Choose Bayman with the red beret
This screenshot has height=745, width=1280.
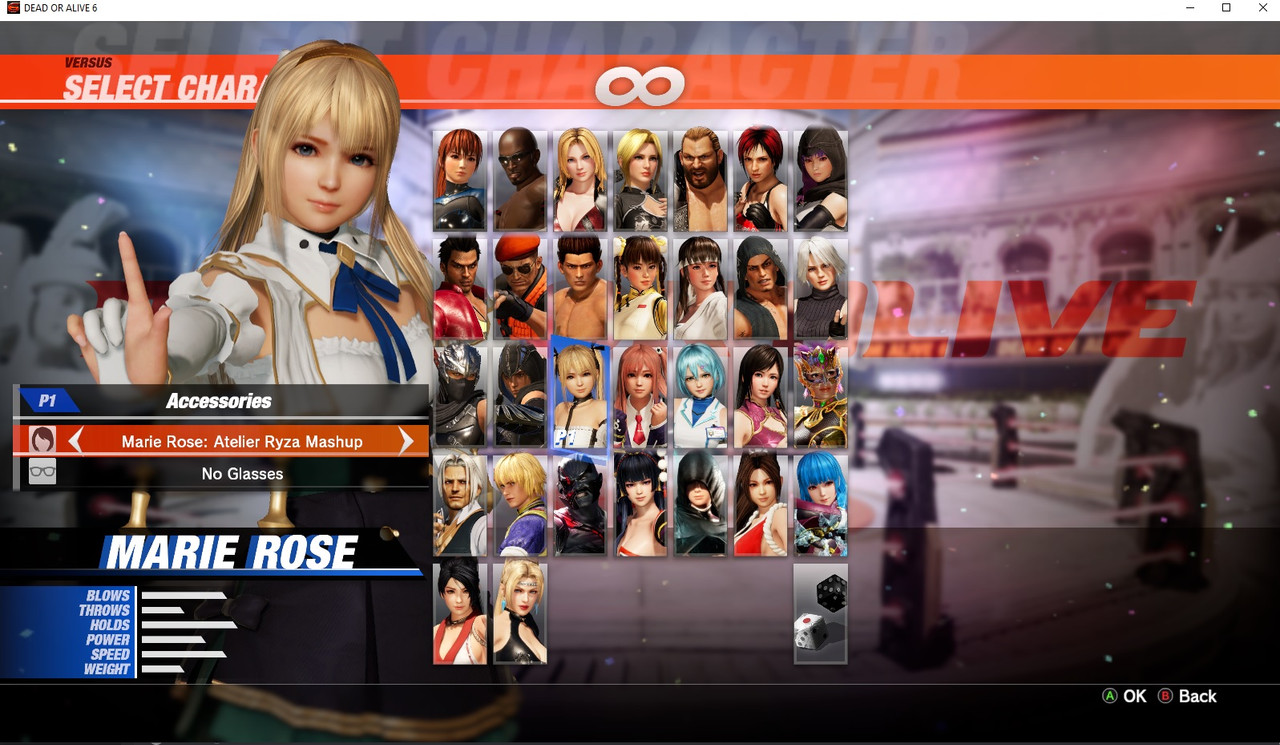pos(520,288)
